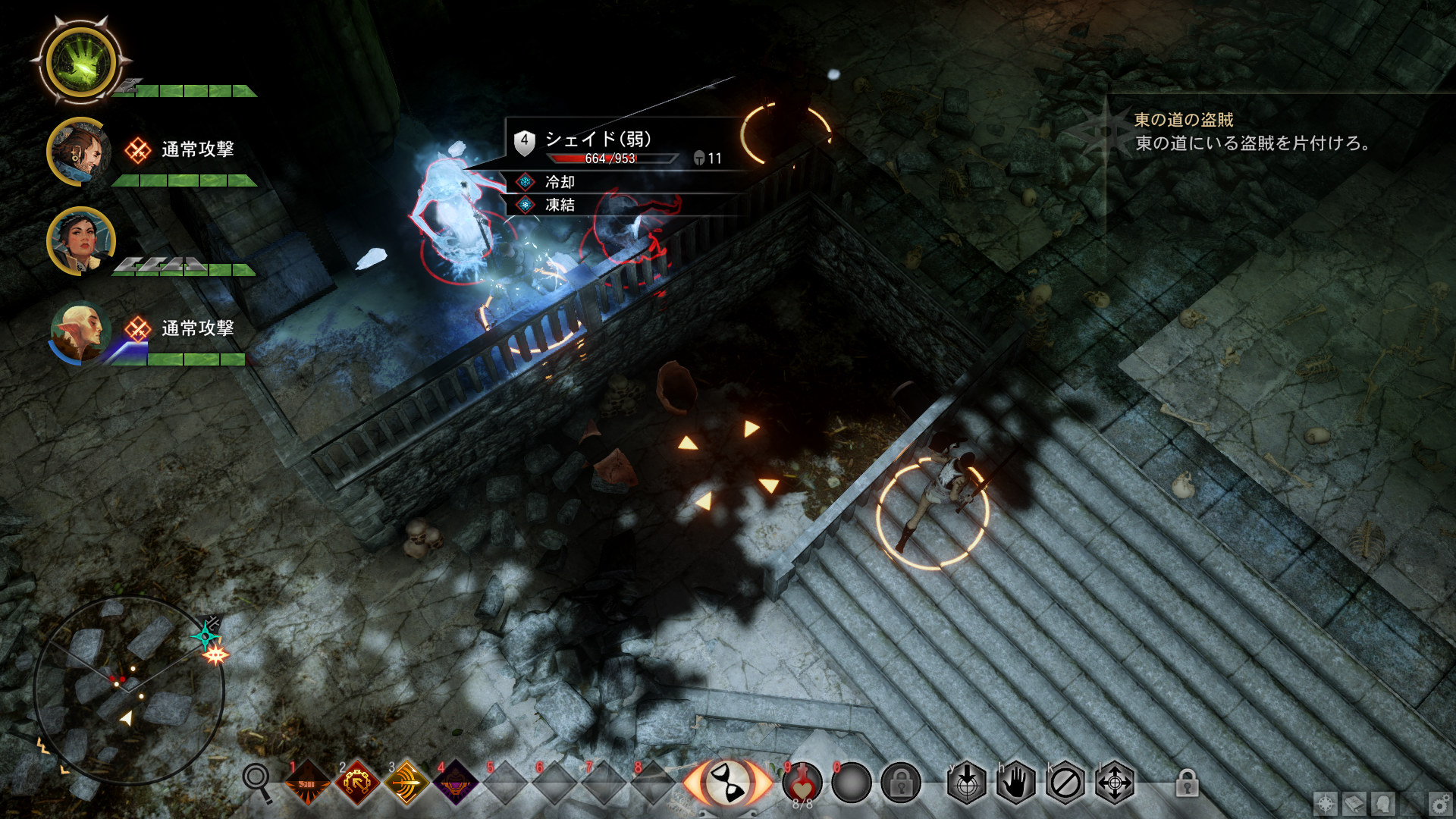
Task: Choose the dark-haired woman party portrait
Action: point(81,241)
